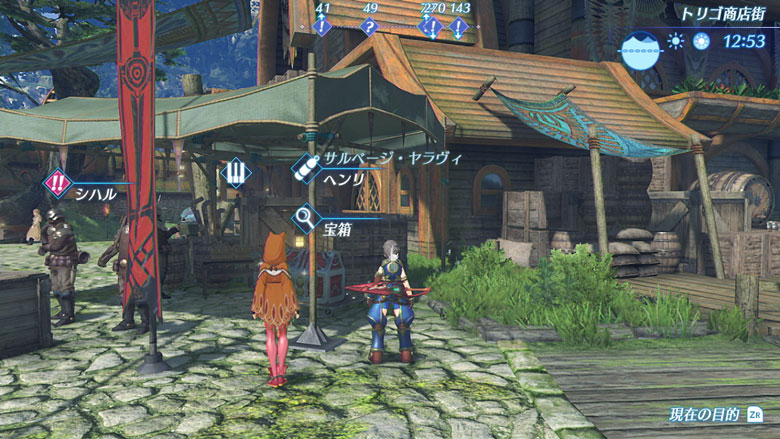Select the compass marker labeled 41
Screen dimensions: 780x439
click(x=322, y=26)
